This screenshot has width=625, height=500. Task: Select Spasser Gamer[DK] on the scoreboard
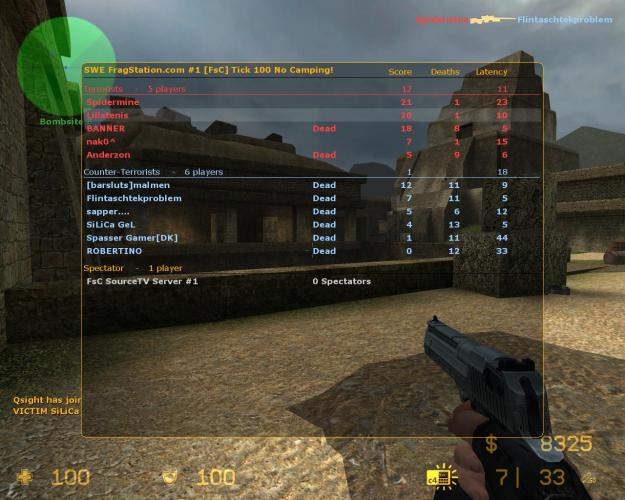coord(132,237)
